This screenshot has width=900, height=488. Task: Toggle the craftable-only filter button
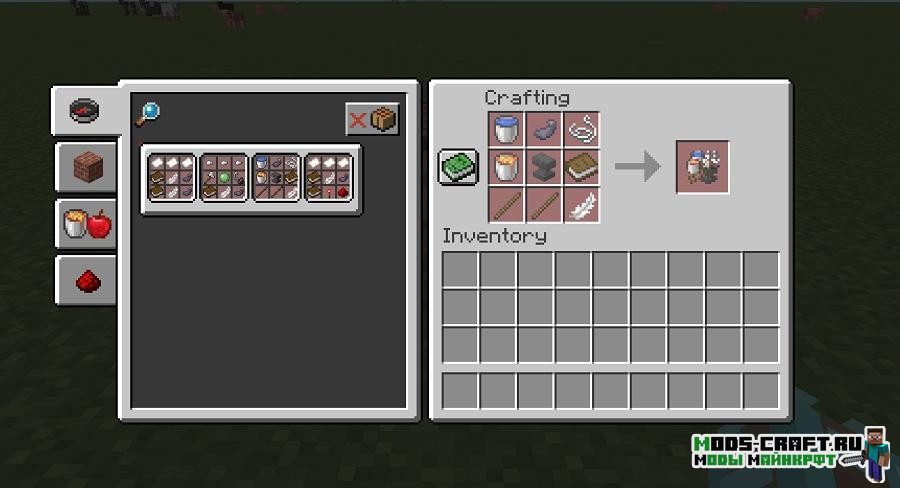click(x=373, y=120)
